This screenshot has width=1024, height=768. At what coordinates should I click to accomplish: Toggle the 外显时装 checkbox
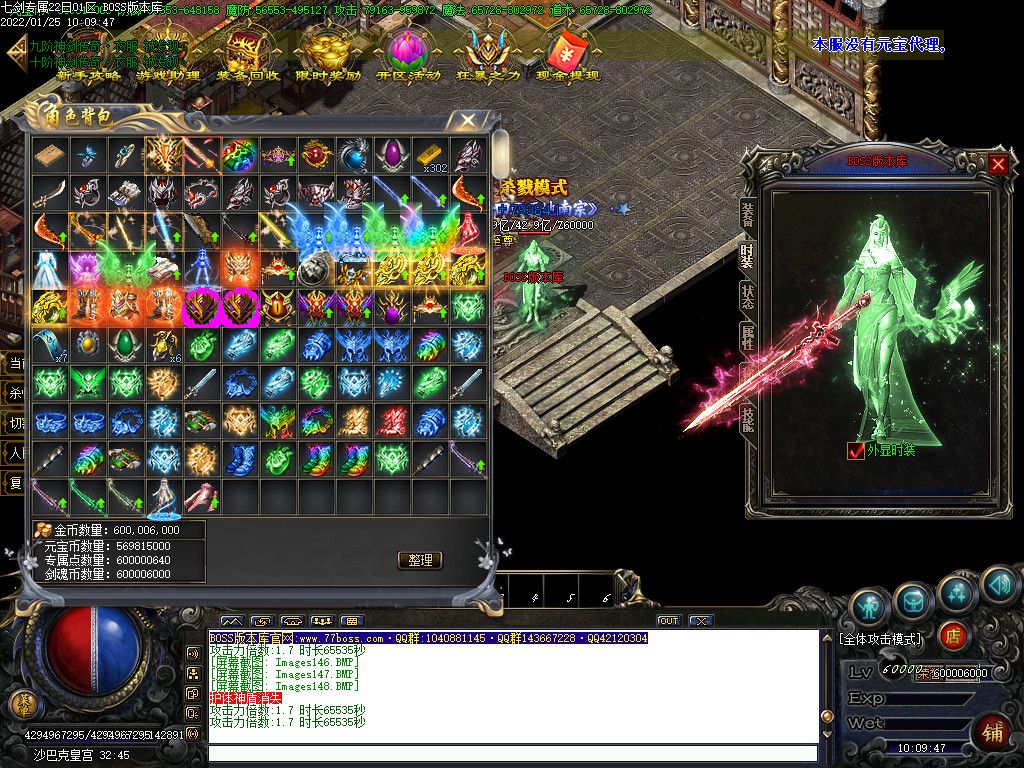click(x=855, y=451)
